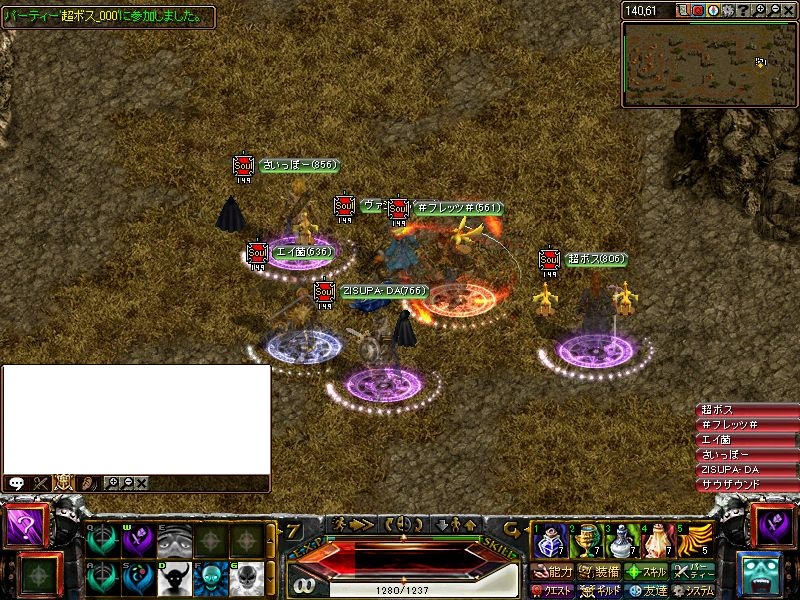Open the パーティー (party) menu
Image resolution: width=800 pixels, height=600 pixels.
693,572
